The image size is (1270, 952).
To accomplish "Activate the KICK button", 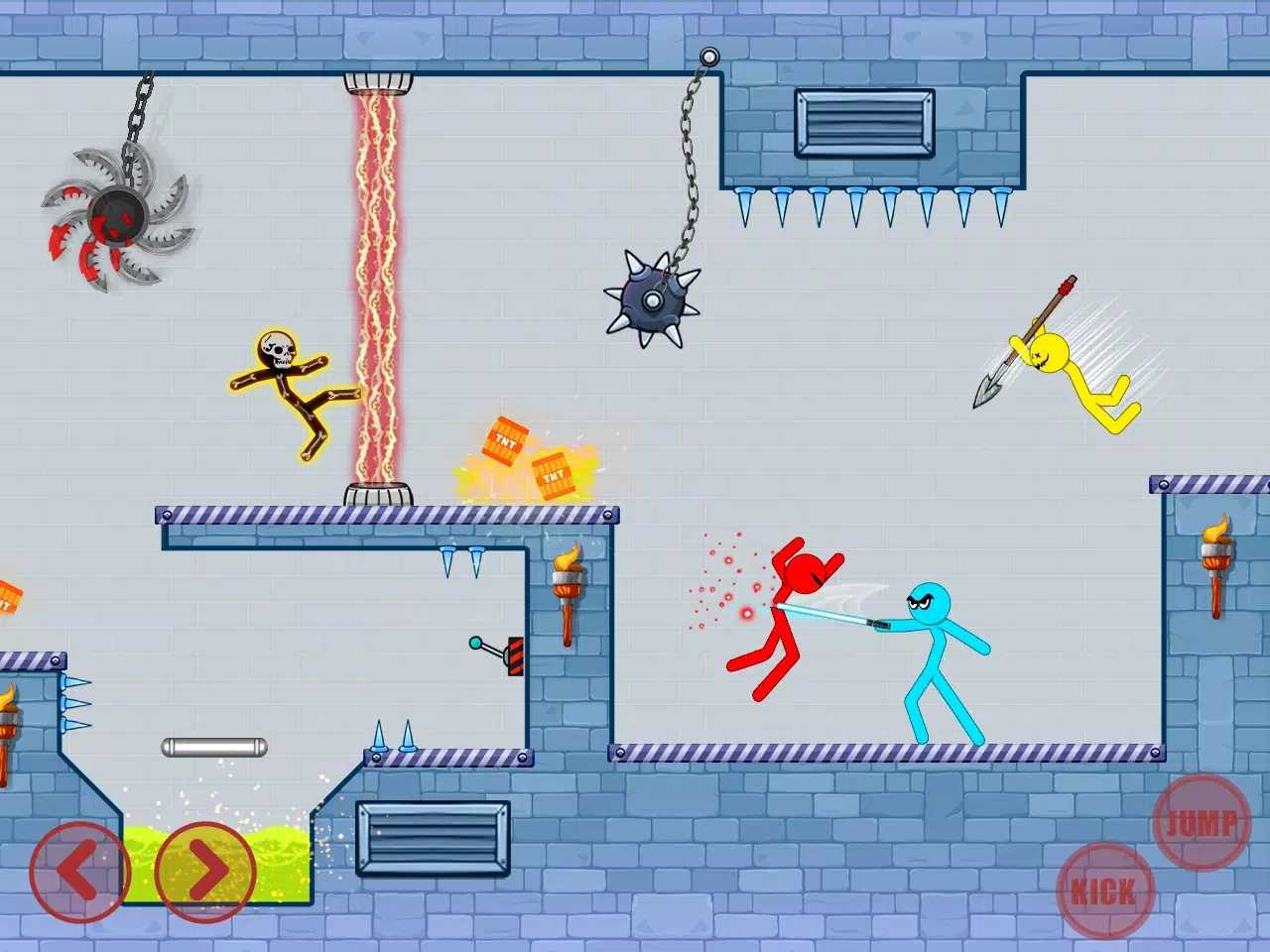I will 1105,891.
